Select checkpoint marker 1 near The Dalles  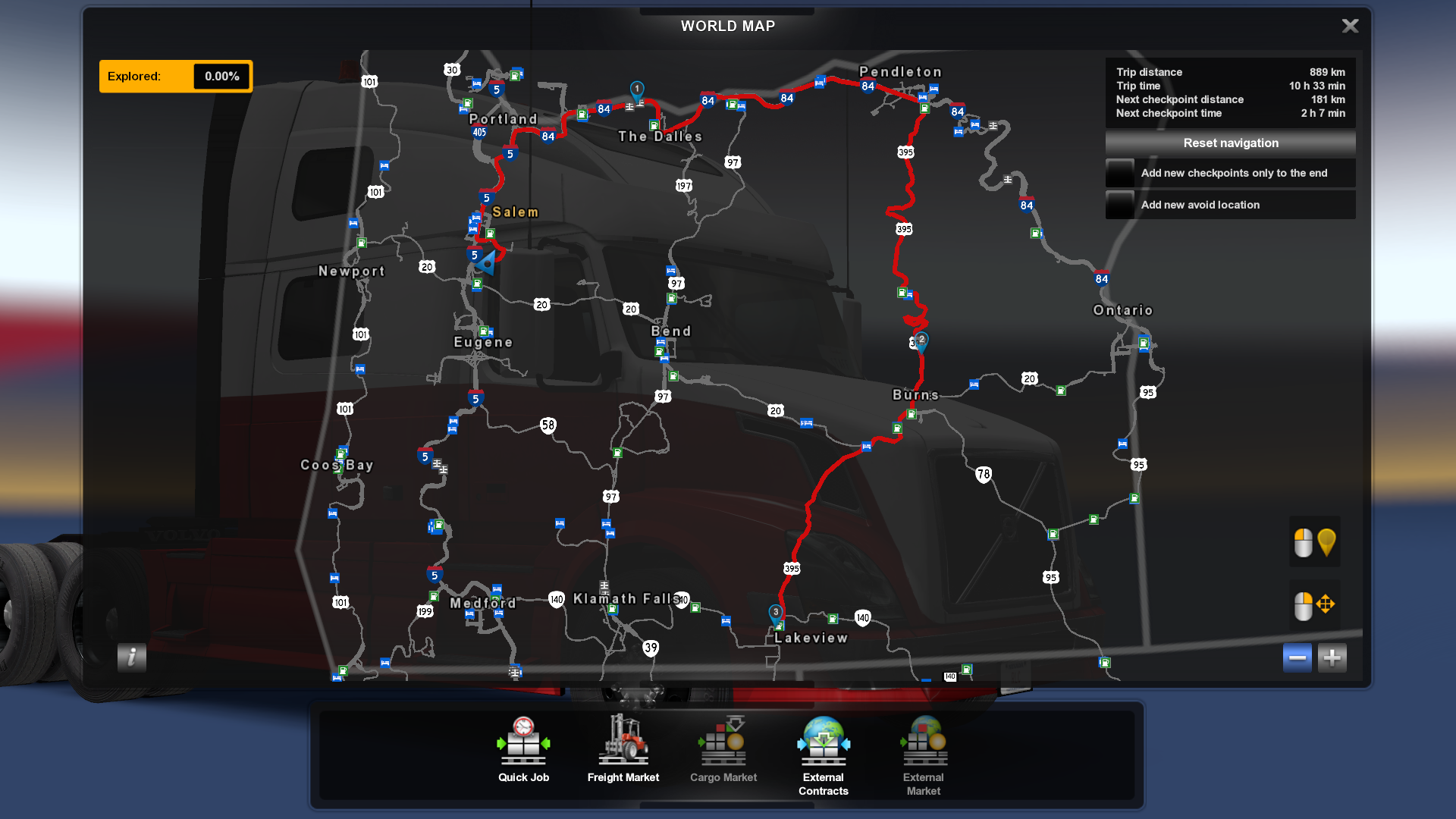click(637, 89)
